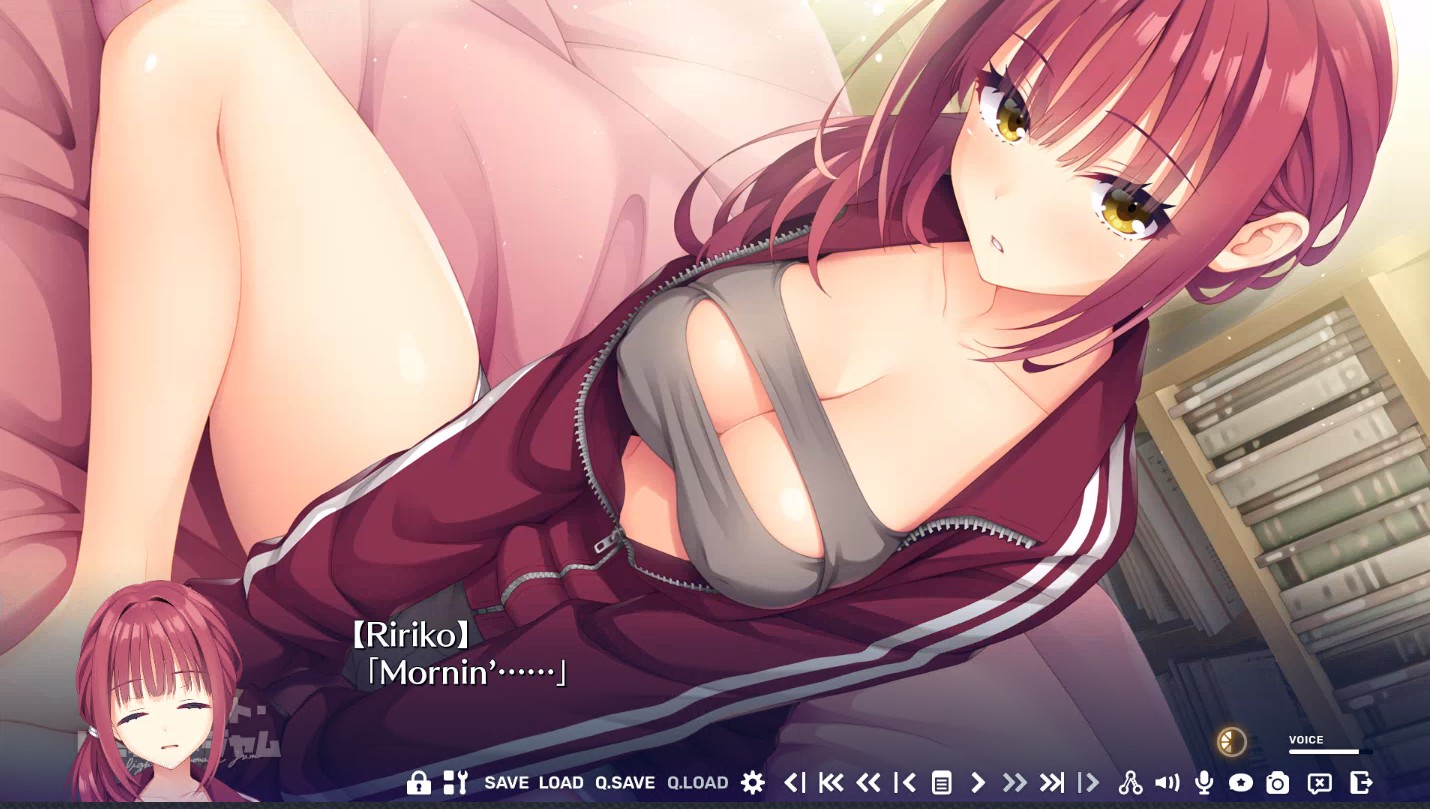
Task: Click the starred speech bubble icon
Action: [x=1239, y=783]
